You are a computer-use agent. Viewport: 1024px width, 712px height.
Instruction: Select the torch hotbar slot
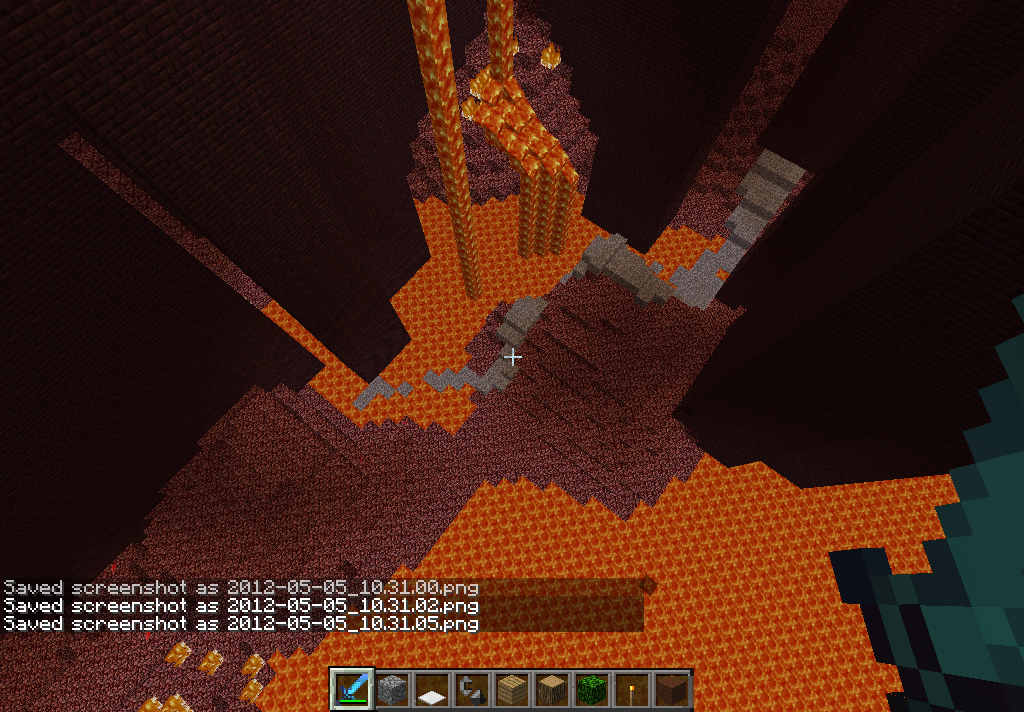click(632, 690)
